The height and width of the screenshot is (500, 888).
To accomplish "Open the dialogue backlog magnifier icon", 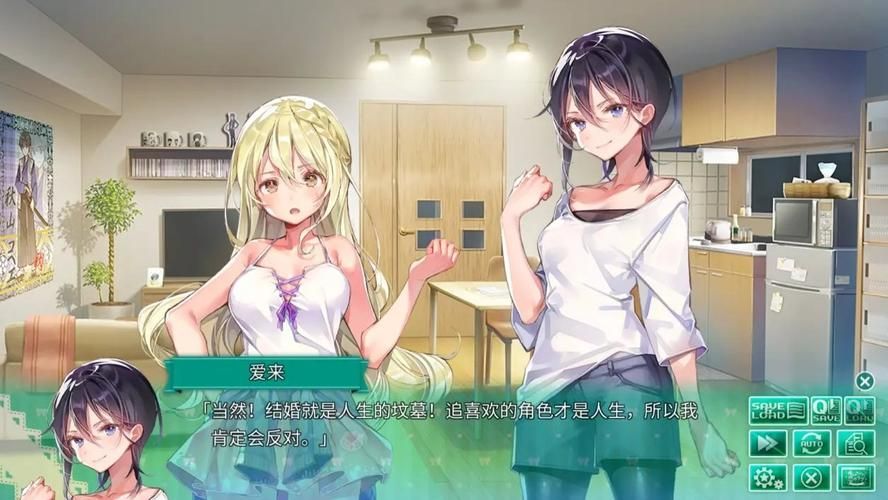I will (x=857, y=443).
